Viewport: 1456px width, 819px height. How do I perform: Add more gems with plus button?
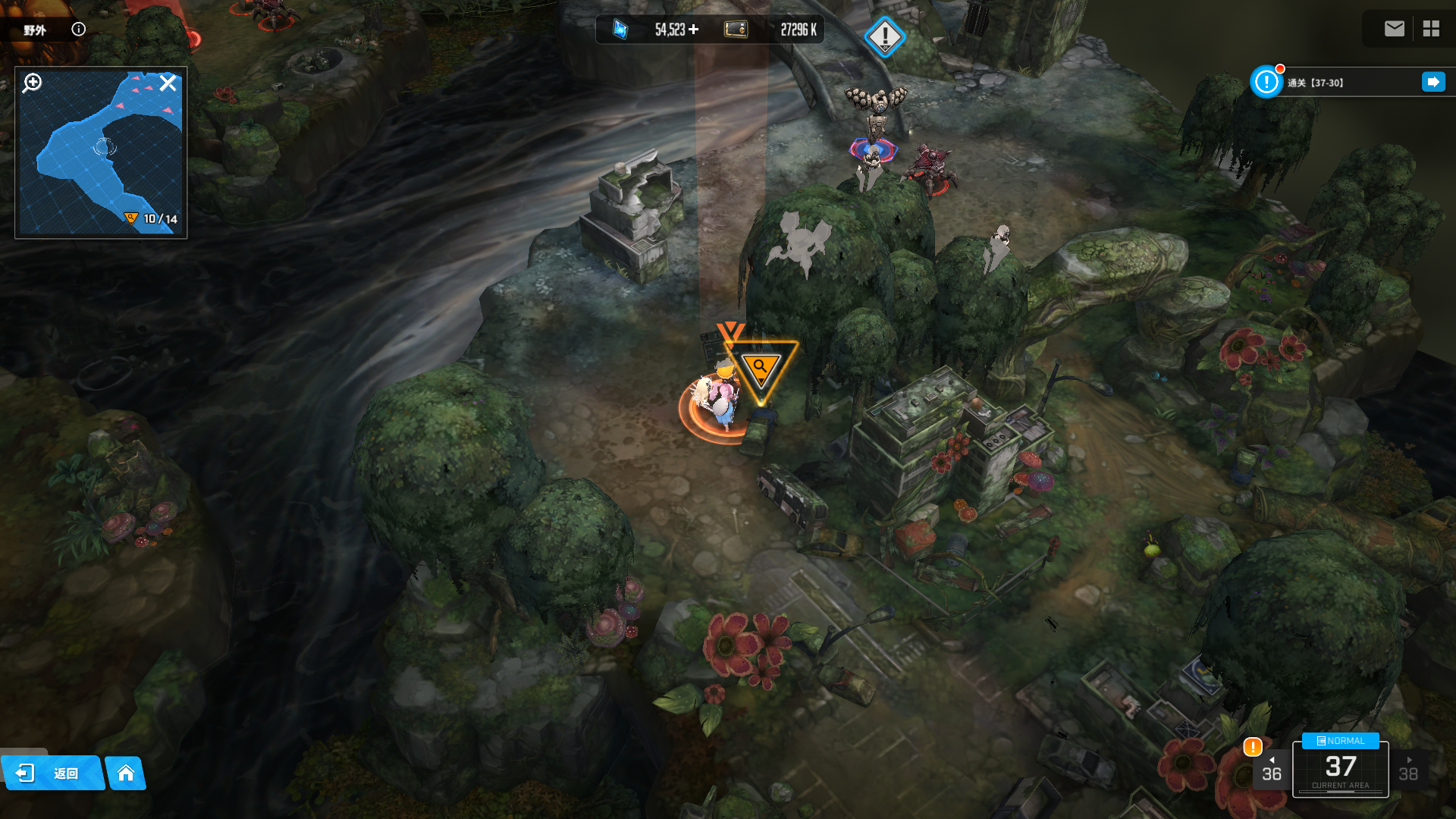(x=694, y=30)
